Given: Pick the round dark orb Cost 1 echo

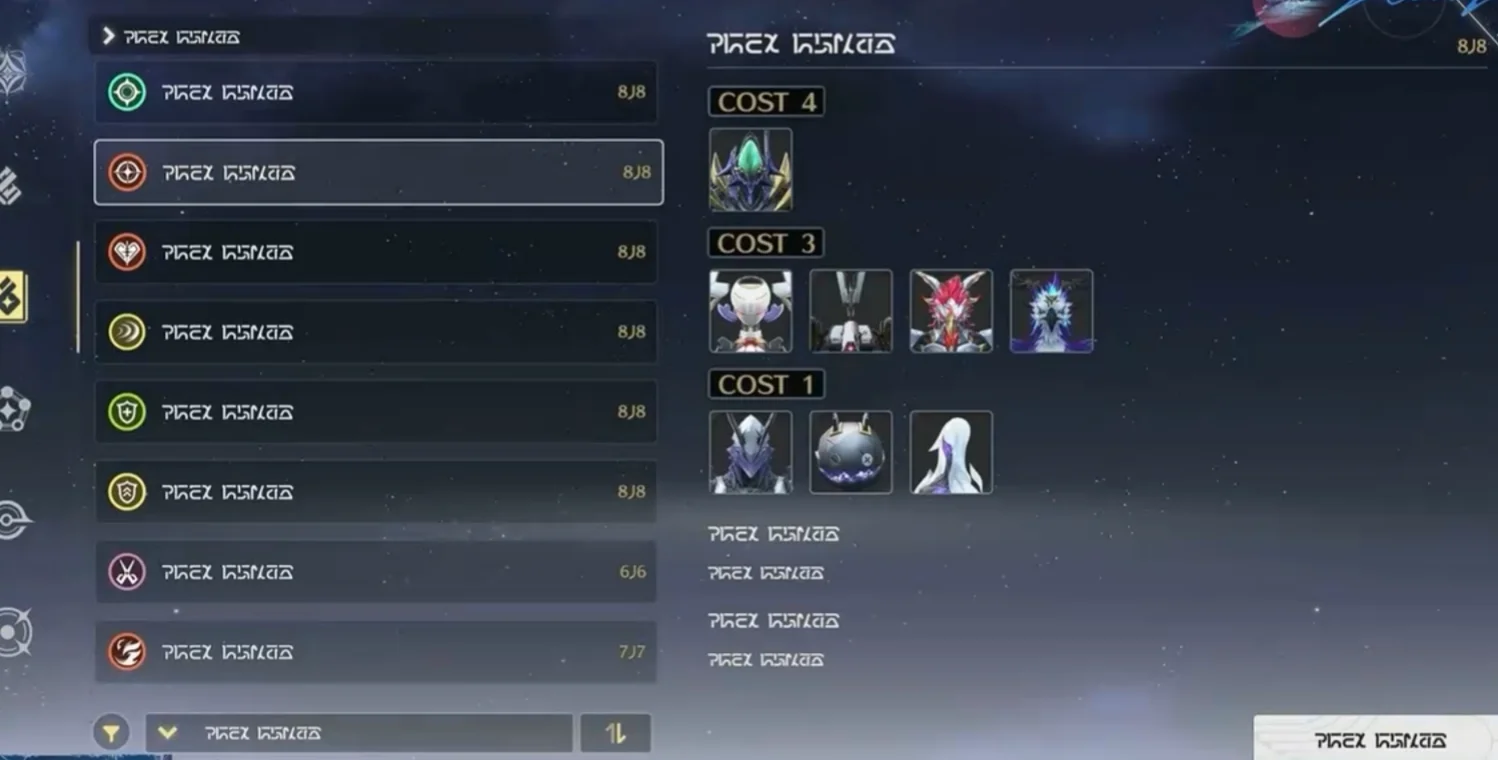Looking at the screenshot, I should point(850,452).
